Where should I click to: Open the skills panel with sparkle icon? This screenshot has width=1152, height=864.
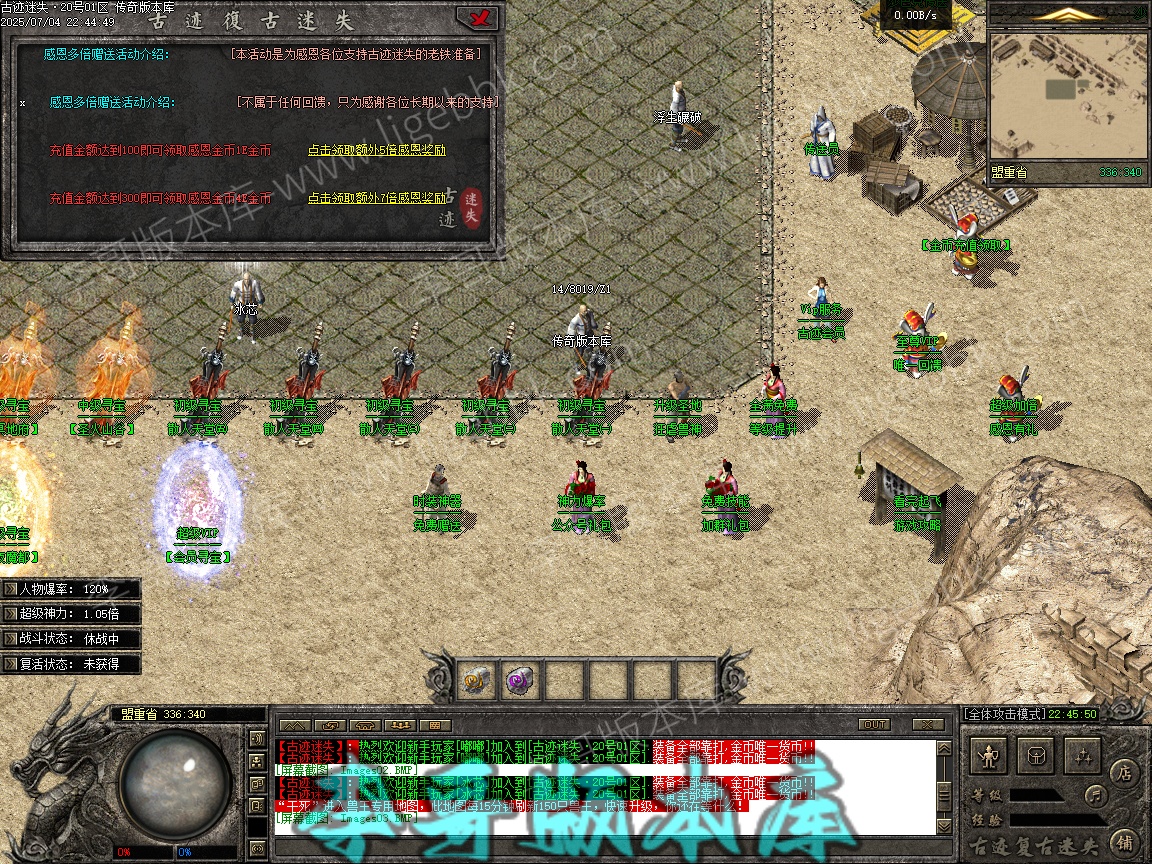(1083, 757)
